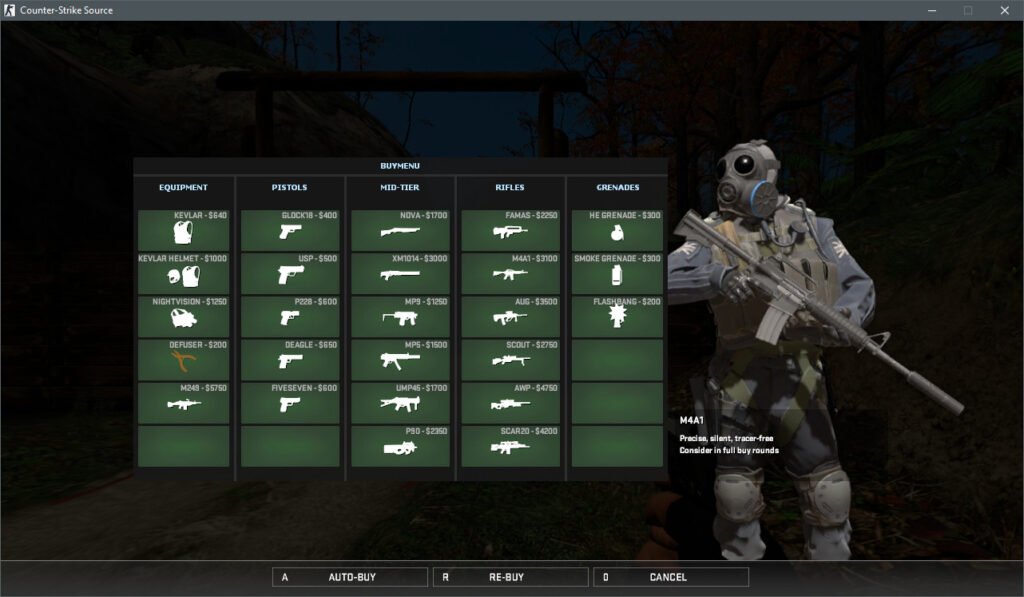Cancel the buy menu
The width and height of the screenshot is (1024, 597).
click(670, 577)
